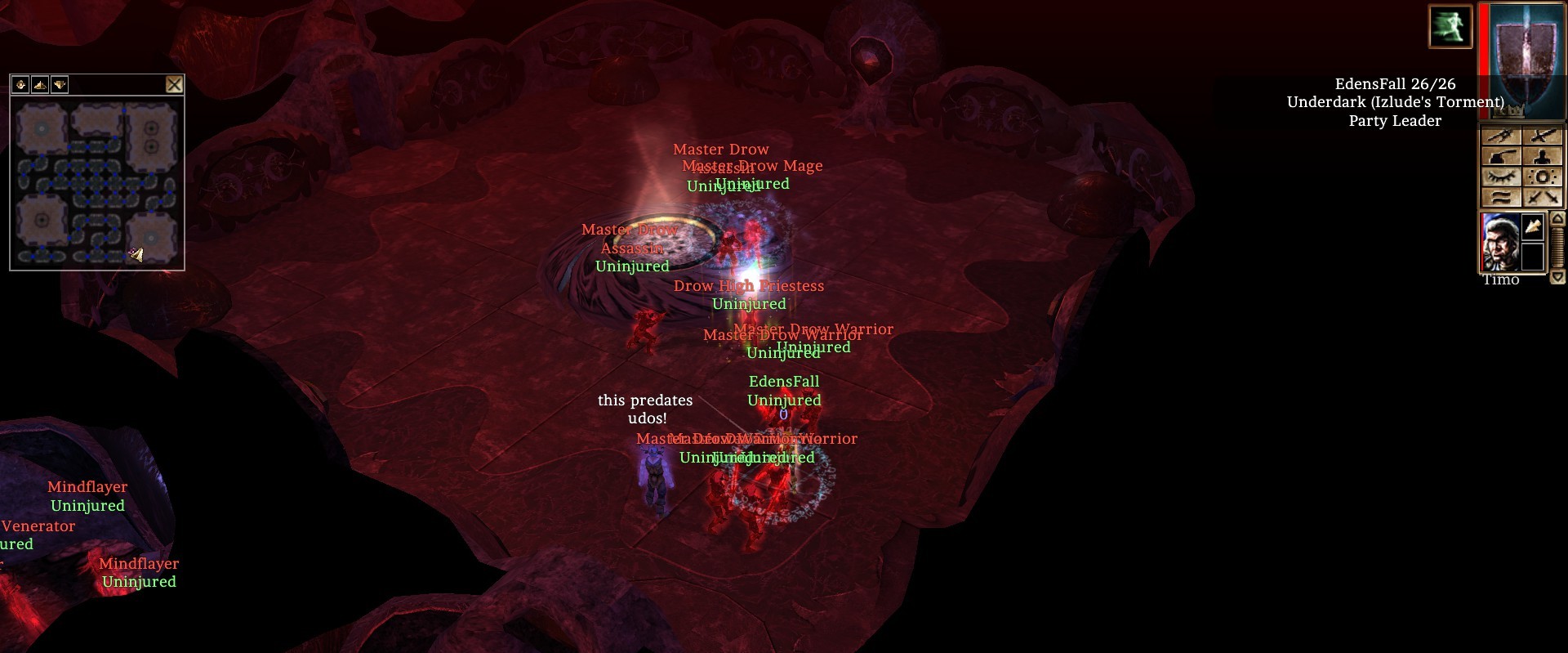Open the single sword button

coord(1543,136)
